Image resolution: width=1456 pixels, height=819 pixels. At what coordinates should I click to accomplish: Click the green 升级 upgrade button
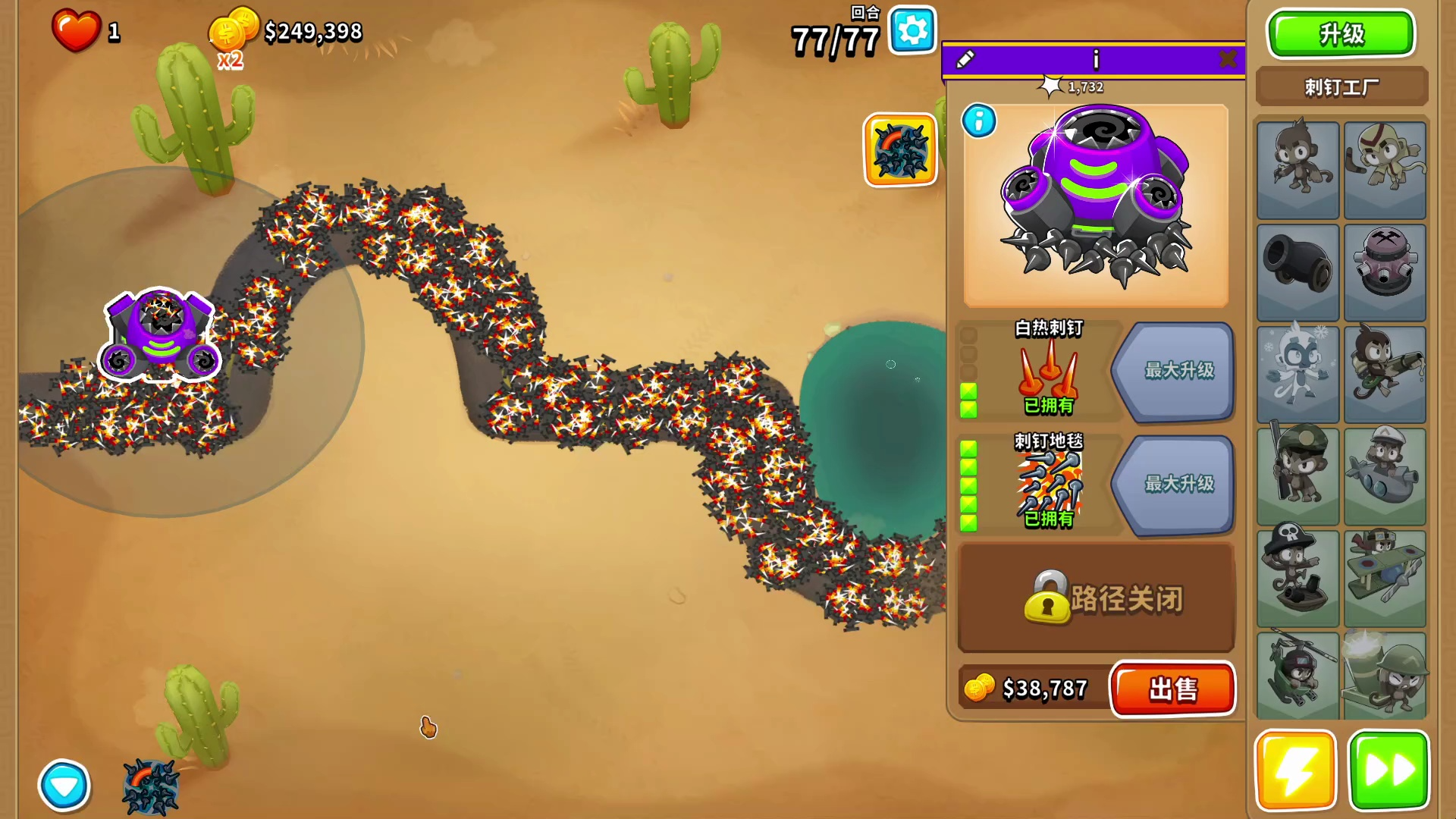click(x=1341, y=34)
